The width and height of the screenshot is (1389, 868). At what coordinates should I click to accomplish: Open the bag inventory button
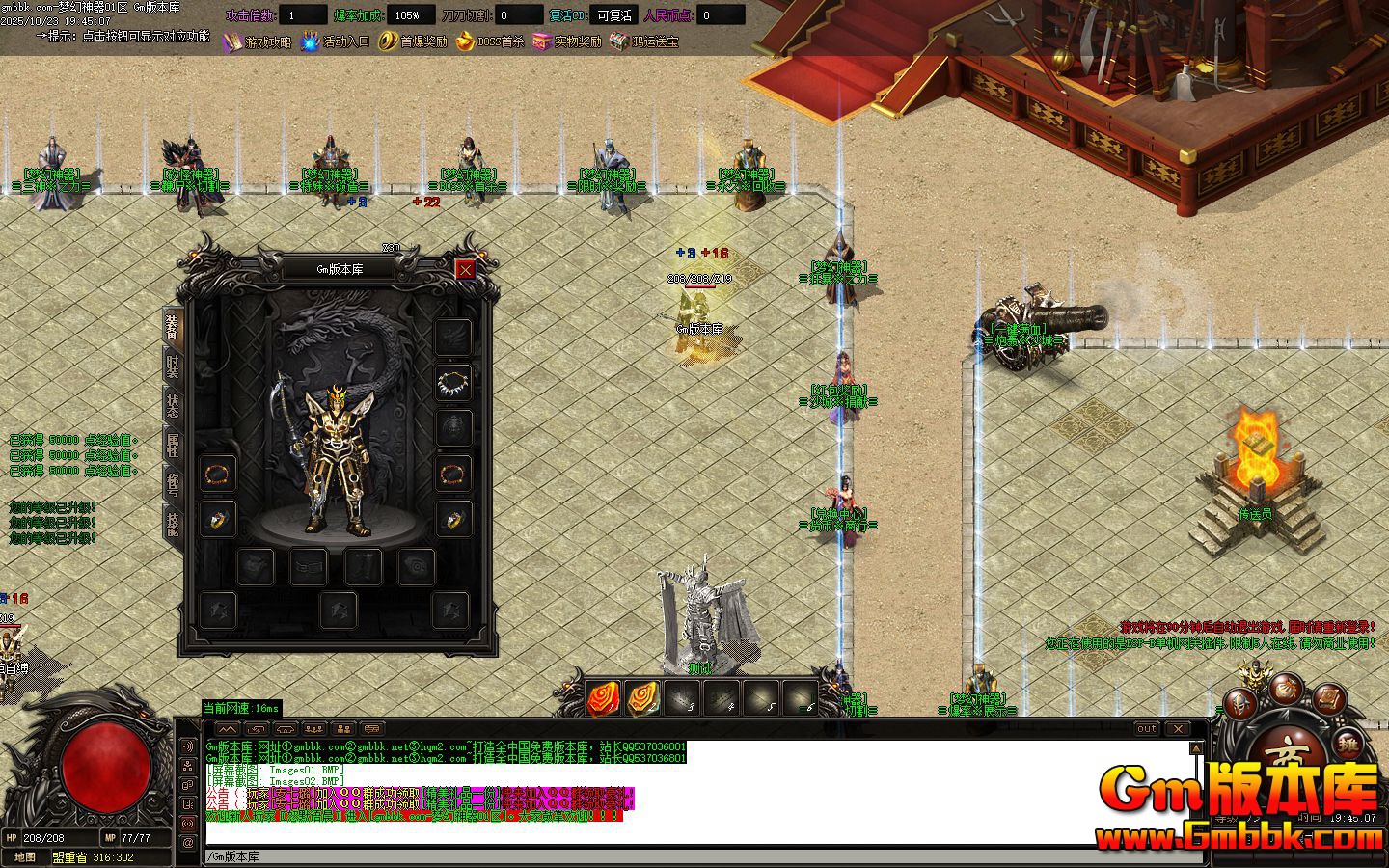1286,687
